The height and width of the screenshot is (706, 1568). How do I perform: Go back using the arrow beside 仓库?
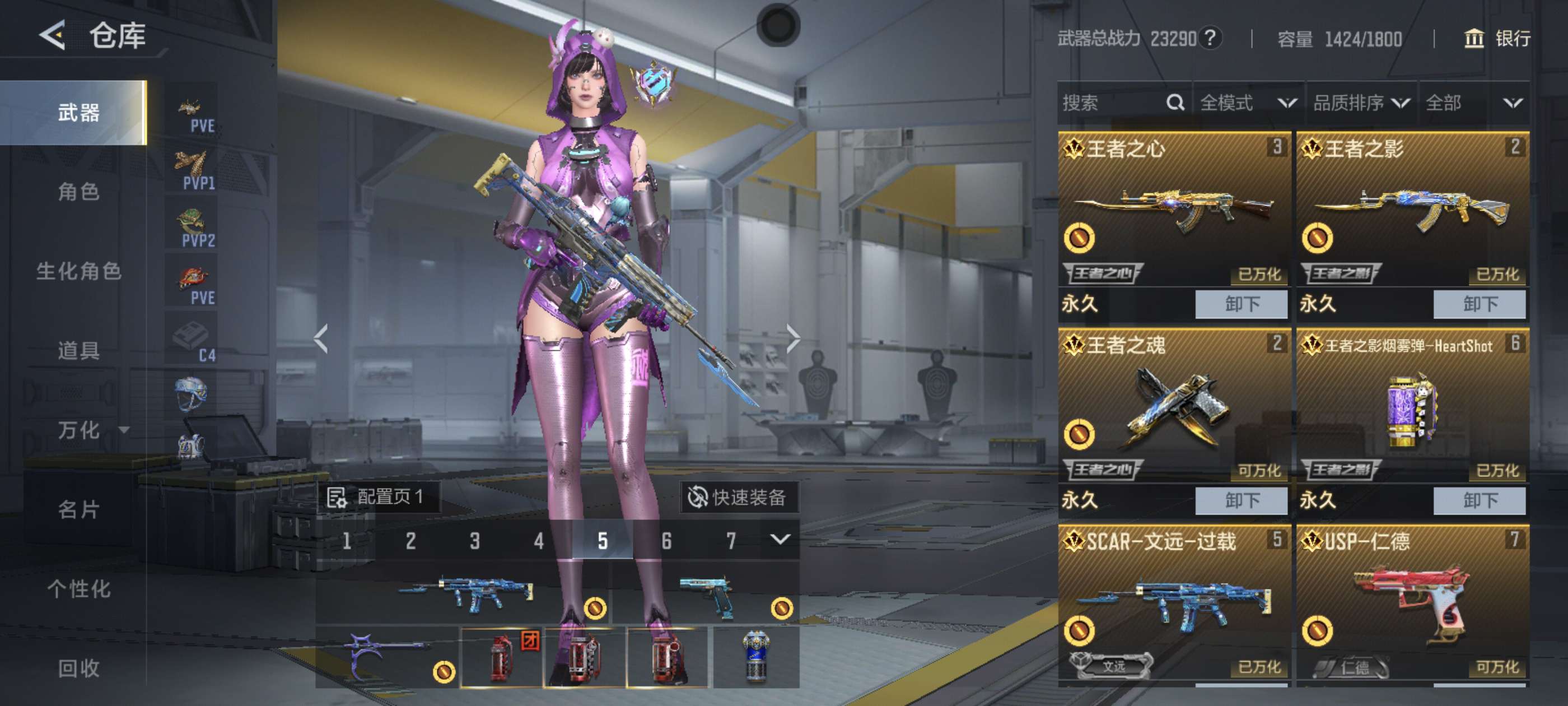pyautogui.click(x=53, y=35)
